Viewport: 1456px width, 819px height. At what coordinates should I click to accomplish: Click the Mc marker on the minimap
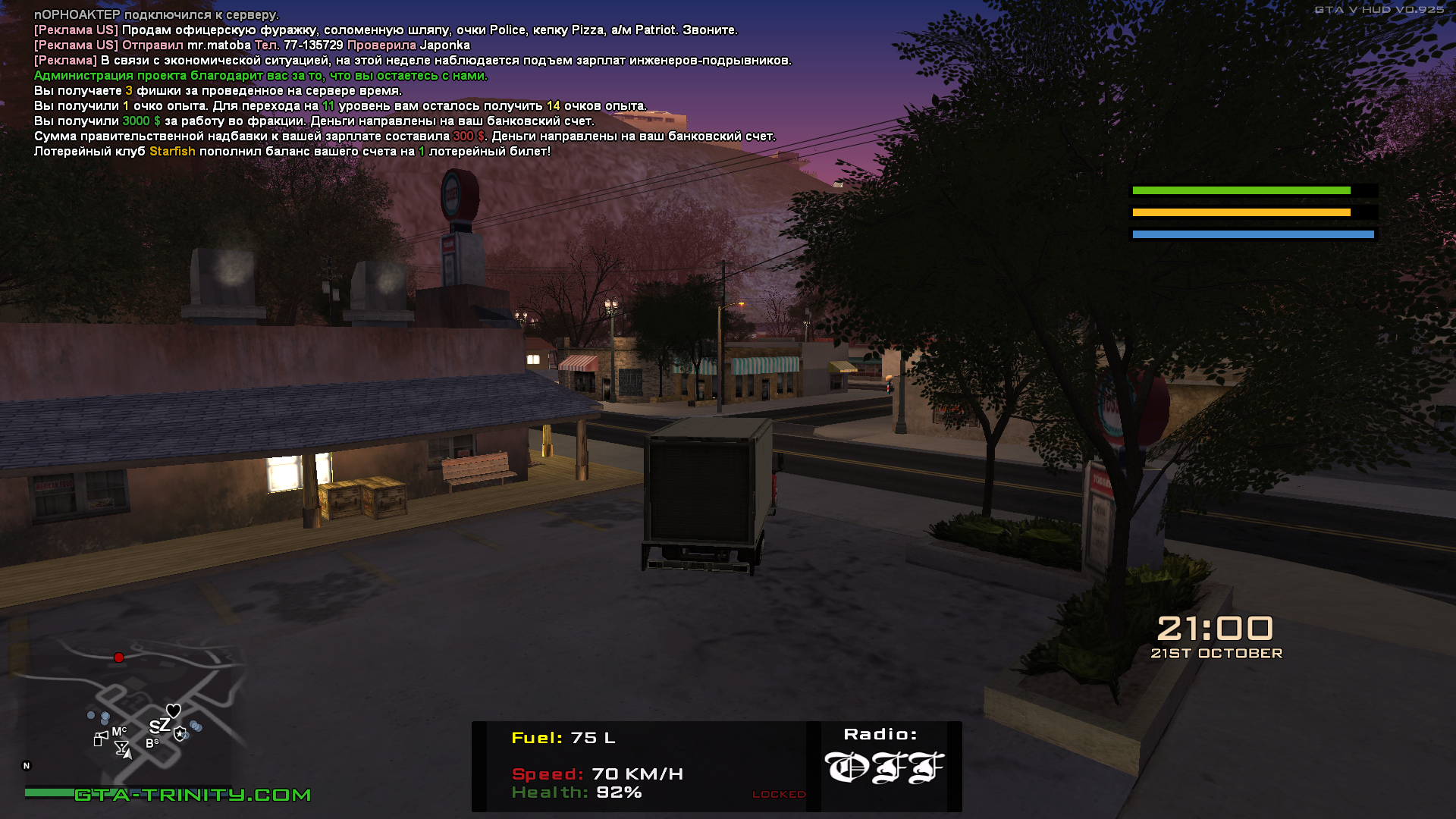click(x=119, y=732)
